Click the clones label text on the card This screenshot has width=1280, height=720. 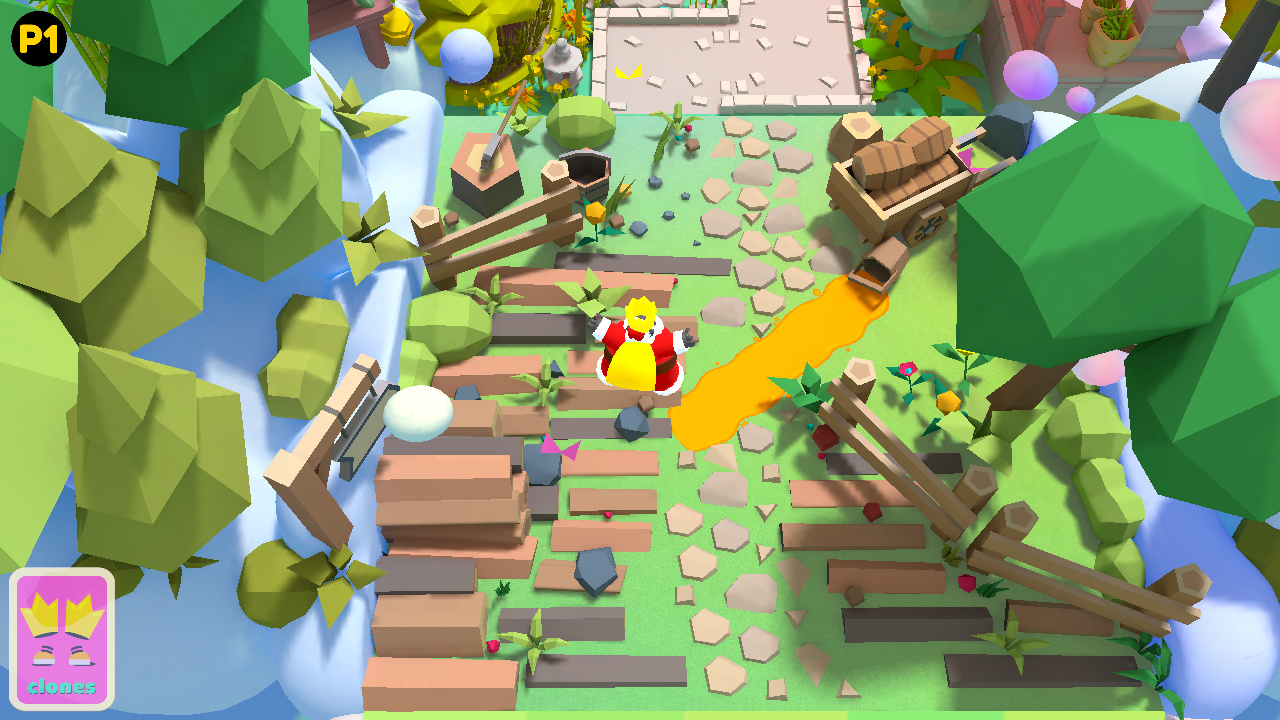point(63,688)
